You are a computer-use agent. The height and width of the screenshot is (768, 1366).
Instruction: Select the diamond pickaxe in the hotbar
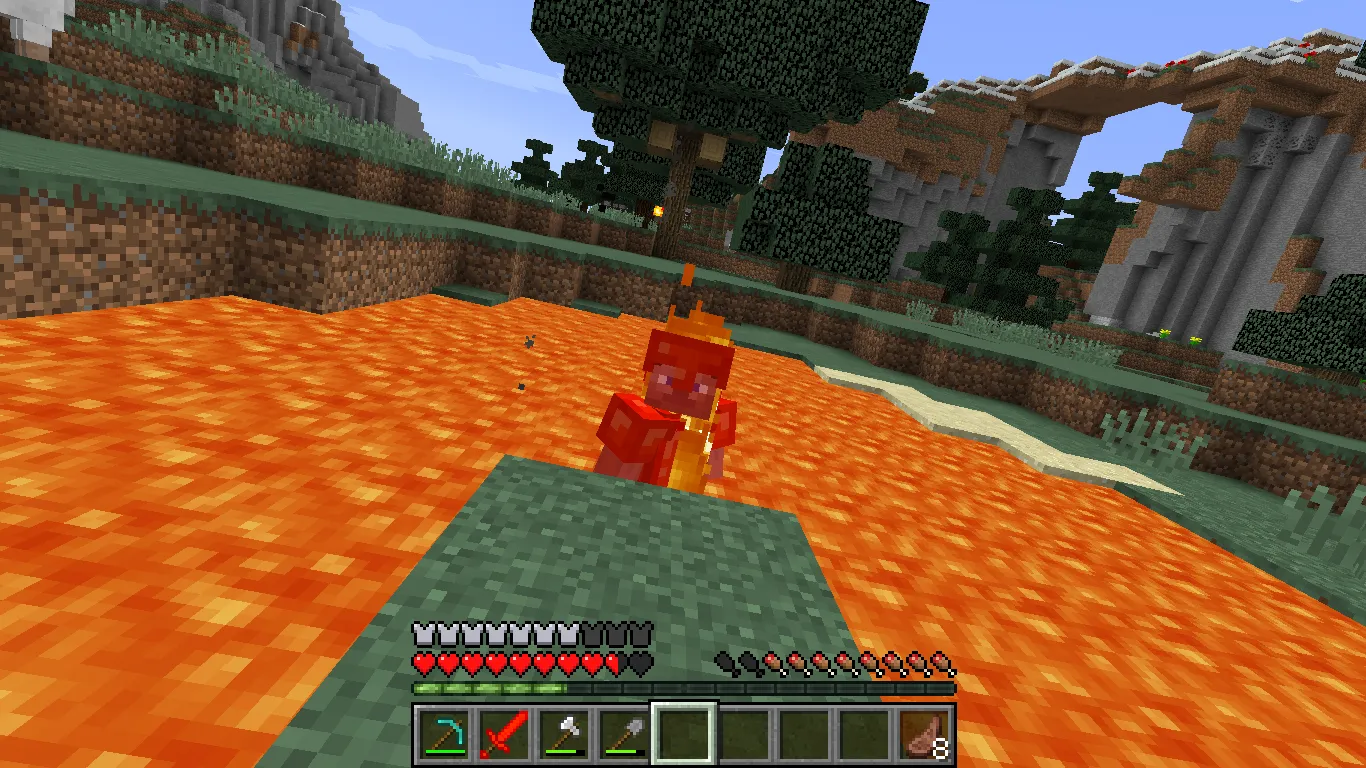click(446, 731)
